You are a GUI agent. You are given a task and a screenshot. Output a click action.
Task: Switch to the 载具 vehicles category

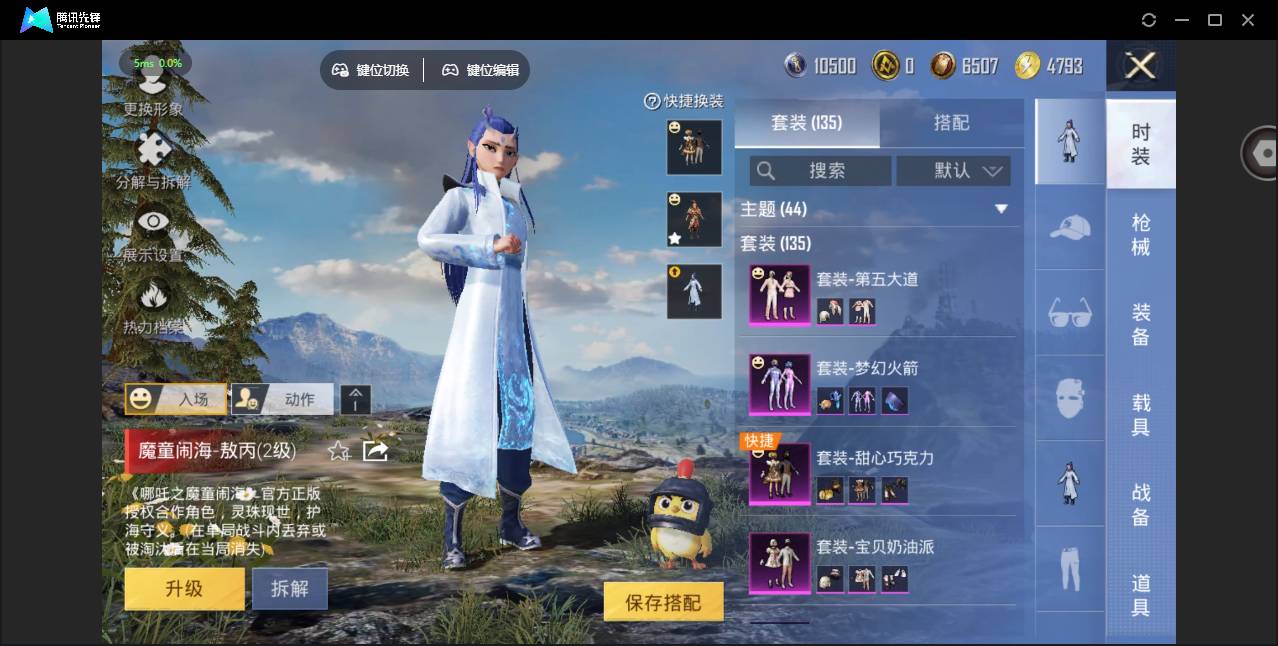1140,415
